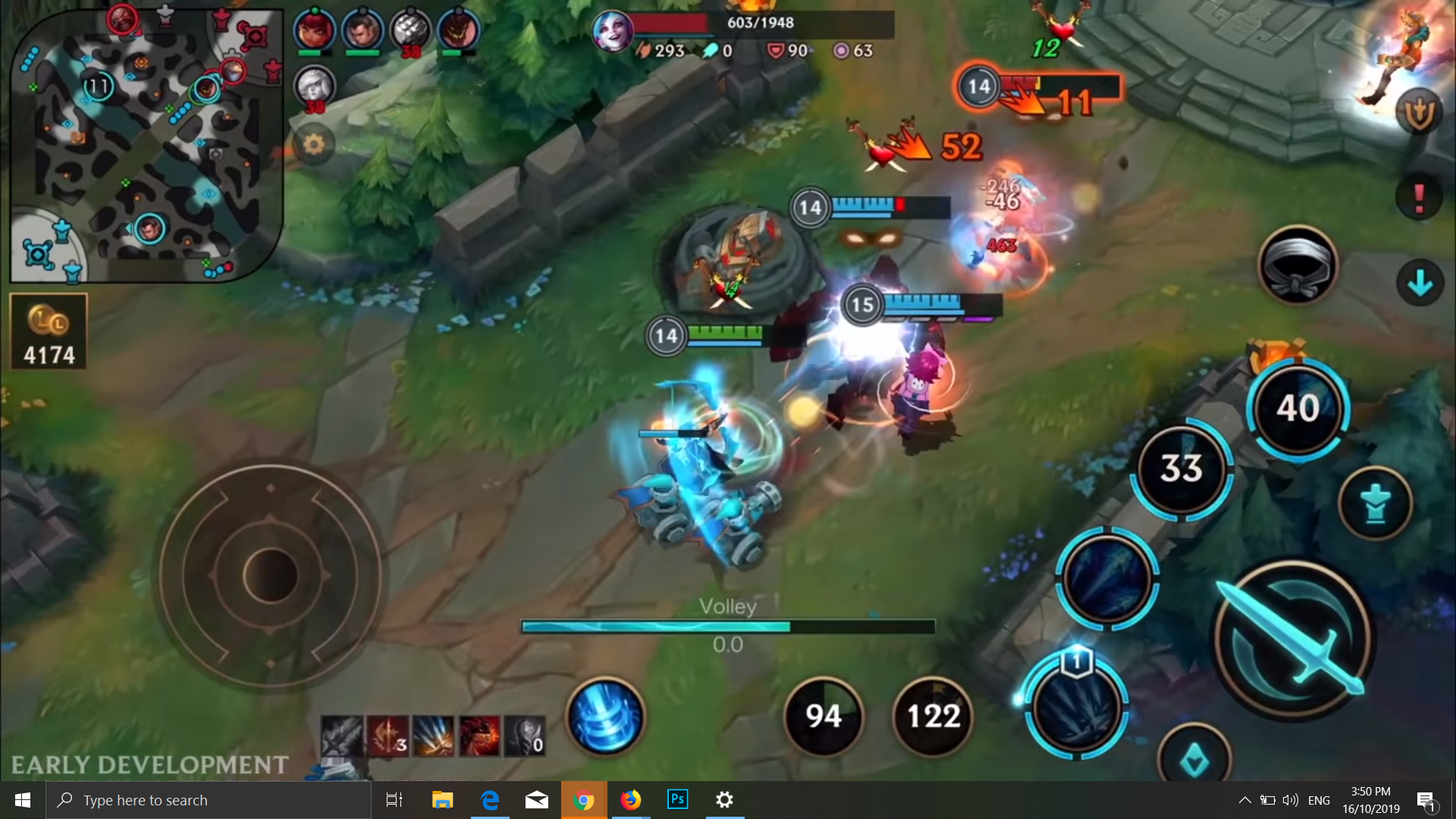Select the red dragon item slot
The width and height of the screenshot is (1456, 819).
(x=479, y=736)
